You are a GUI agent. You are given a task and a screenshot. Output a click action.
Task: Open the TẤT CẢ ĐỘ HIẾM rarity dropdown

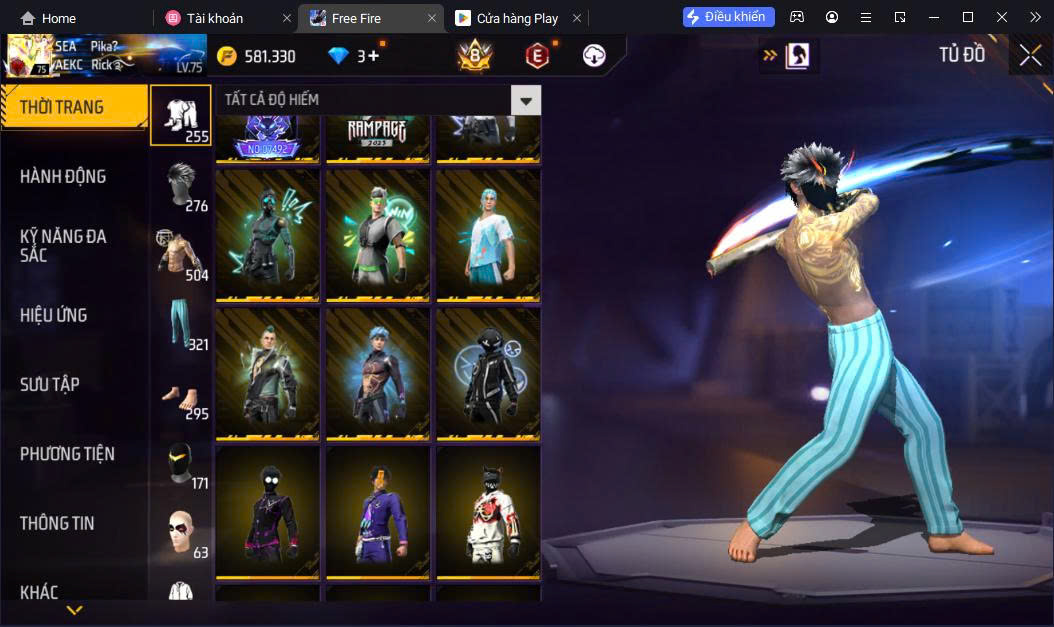click(x=525, y=100)
